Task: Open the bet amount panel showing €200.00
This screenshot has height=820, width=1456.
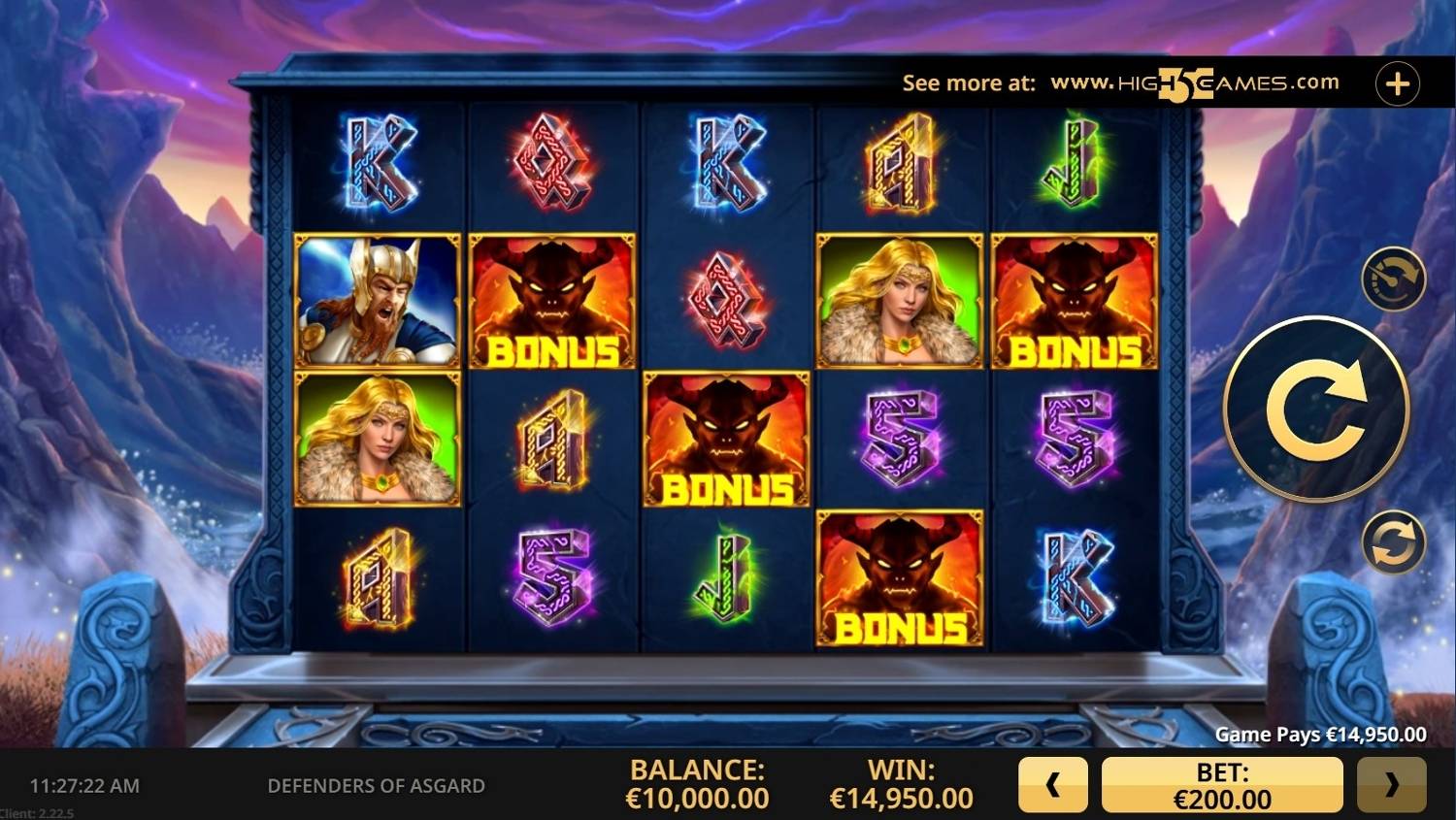Action: tap(1221, 785)
